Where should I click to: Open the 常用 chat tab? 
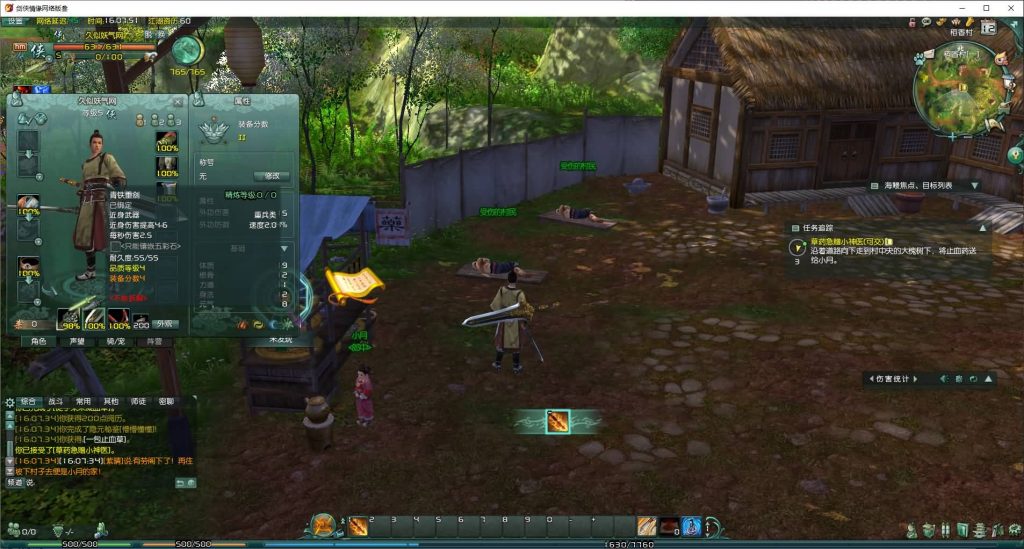coord(84,401)
